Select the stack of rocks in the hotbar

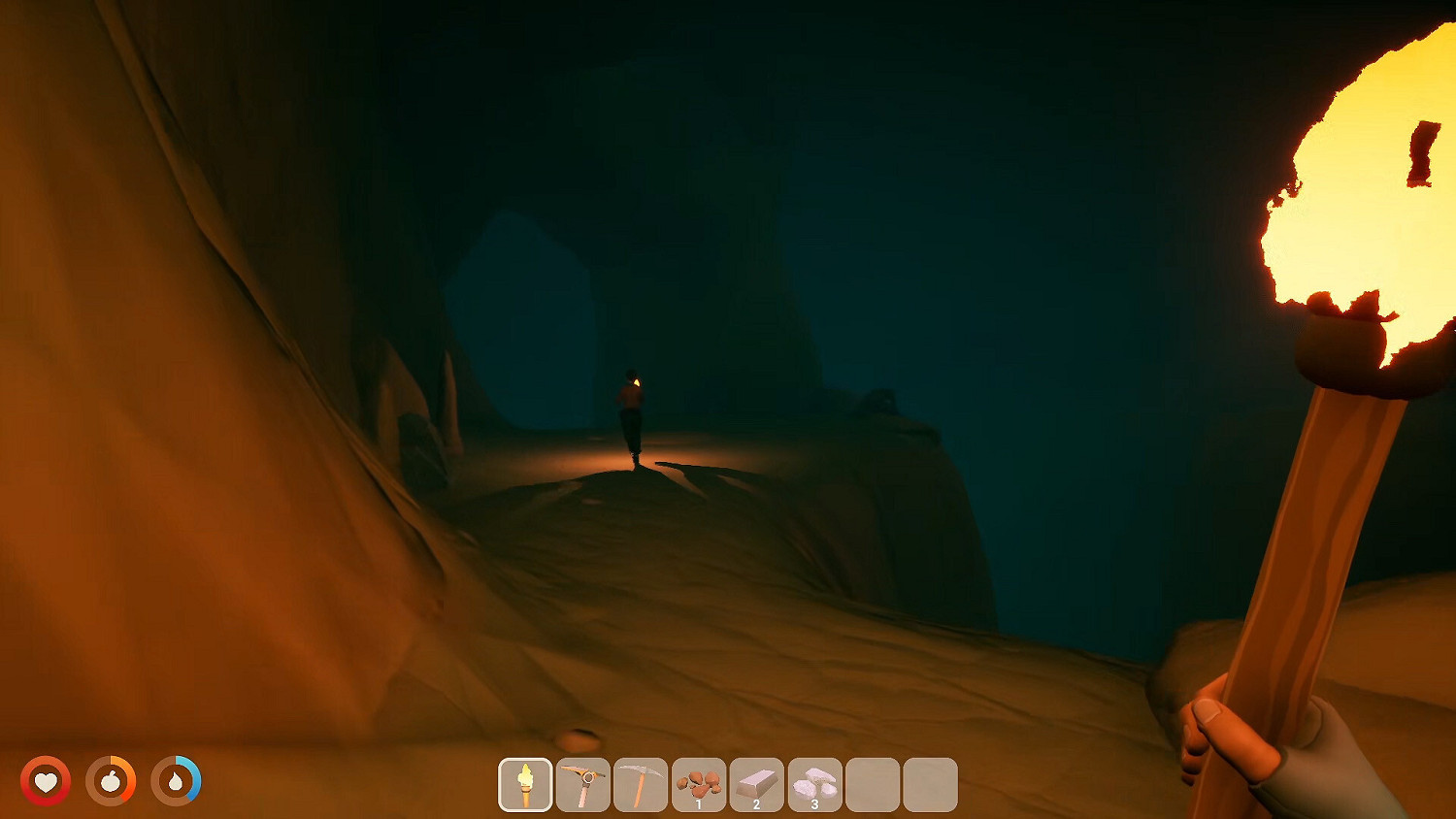[x=700, y=782]
